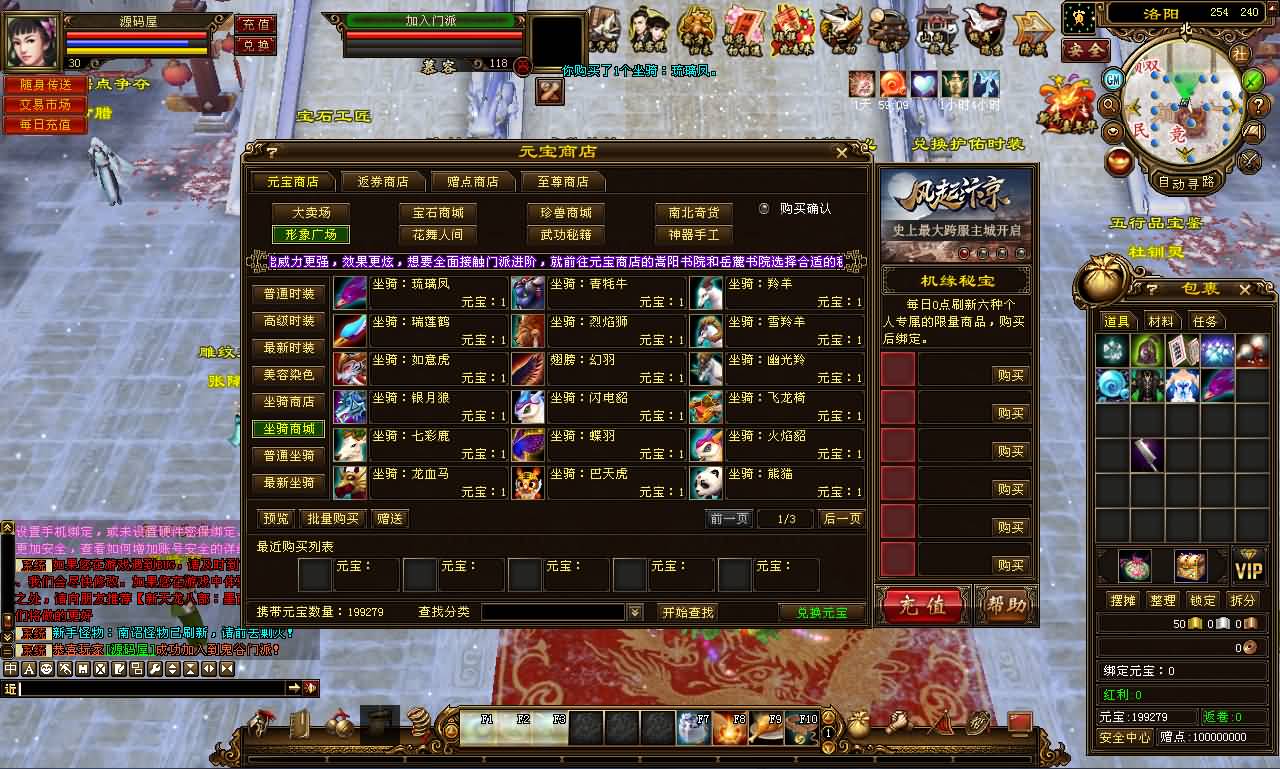Open the 社 community icon near the minimap
Image resolution: width=1280 pixels, height=769 pixels.
[1239, 55]
